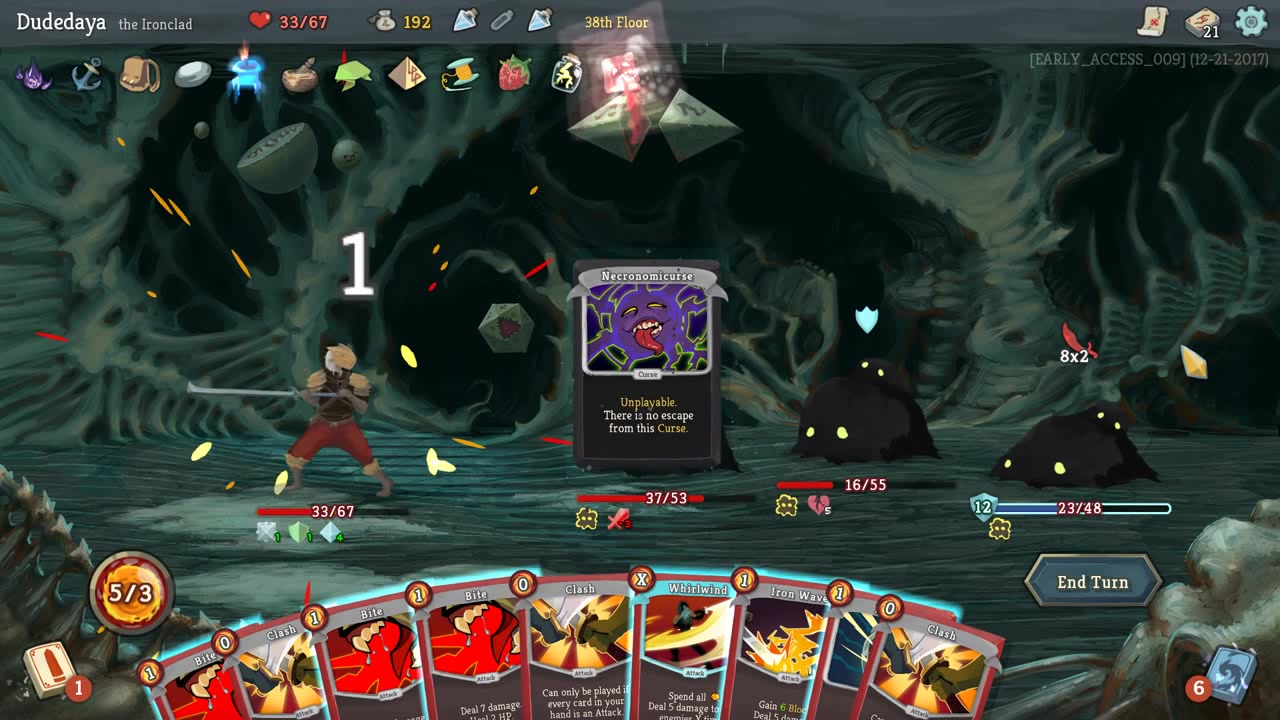Open the map scroll
1280x720 pixels.
click(x=1152, y=21)
